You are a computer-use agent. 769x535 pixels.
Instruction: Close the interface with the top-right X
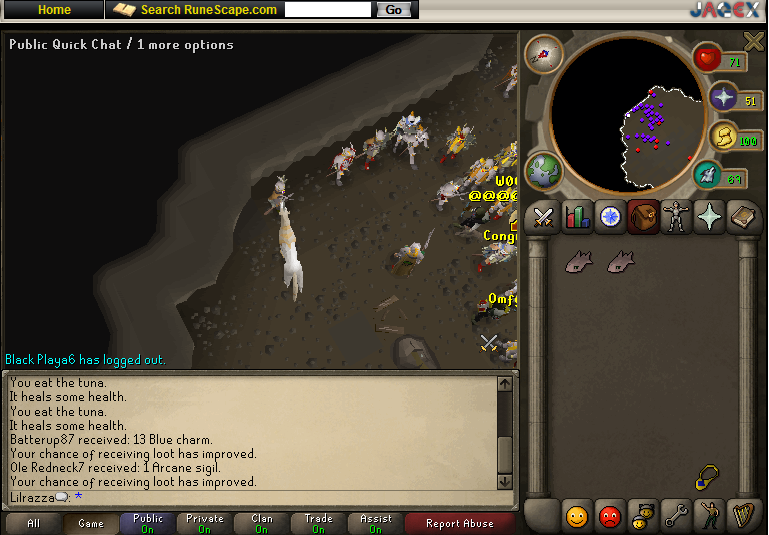click(753, 41)
